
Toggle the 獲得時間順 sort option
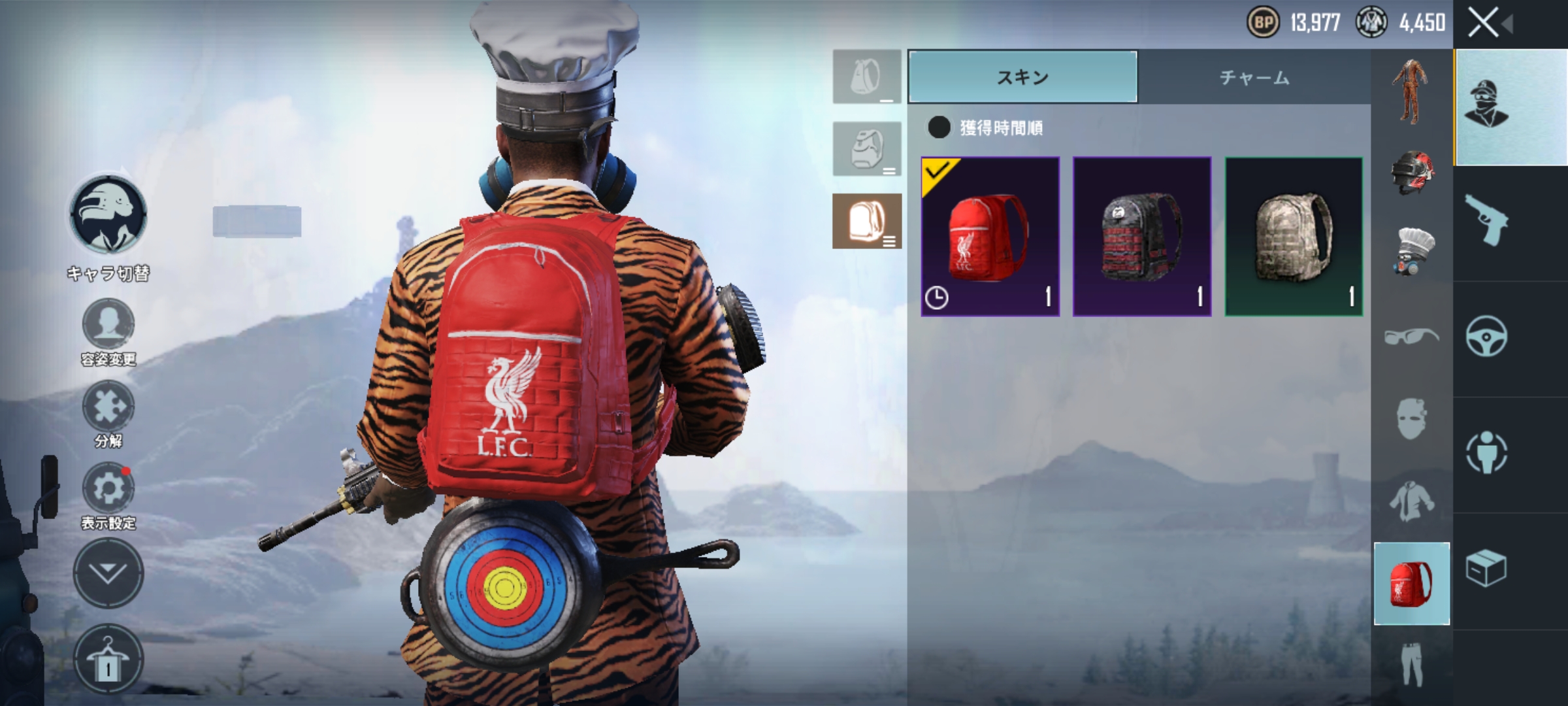pos(939,127)
